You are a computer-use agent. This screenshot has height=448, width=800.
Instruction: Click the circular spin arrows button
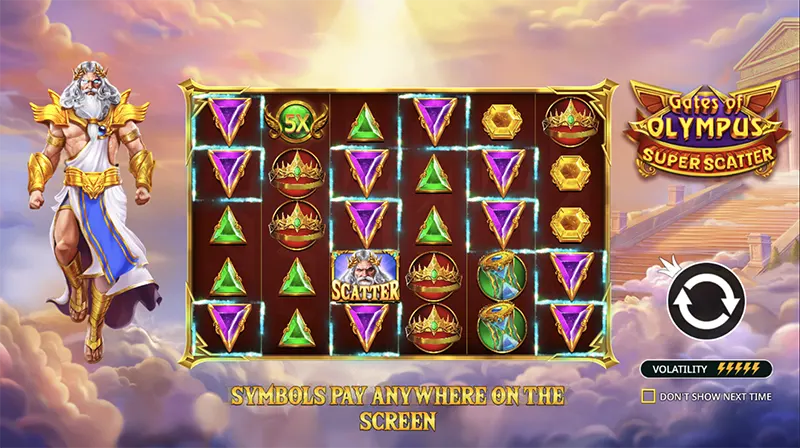point(707,299)
